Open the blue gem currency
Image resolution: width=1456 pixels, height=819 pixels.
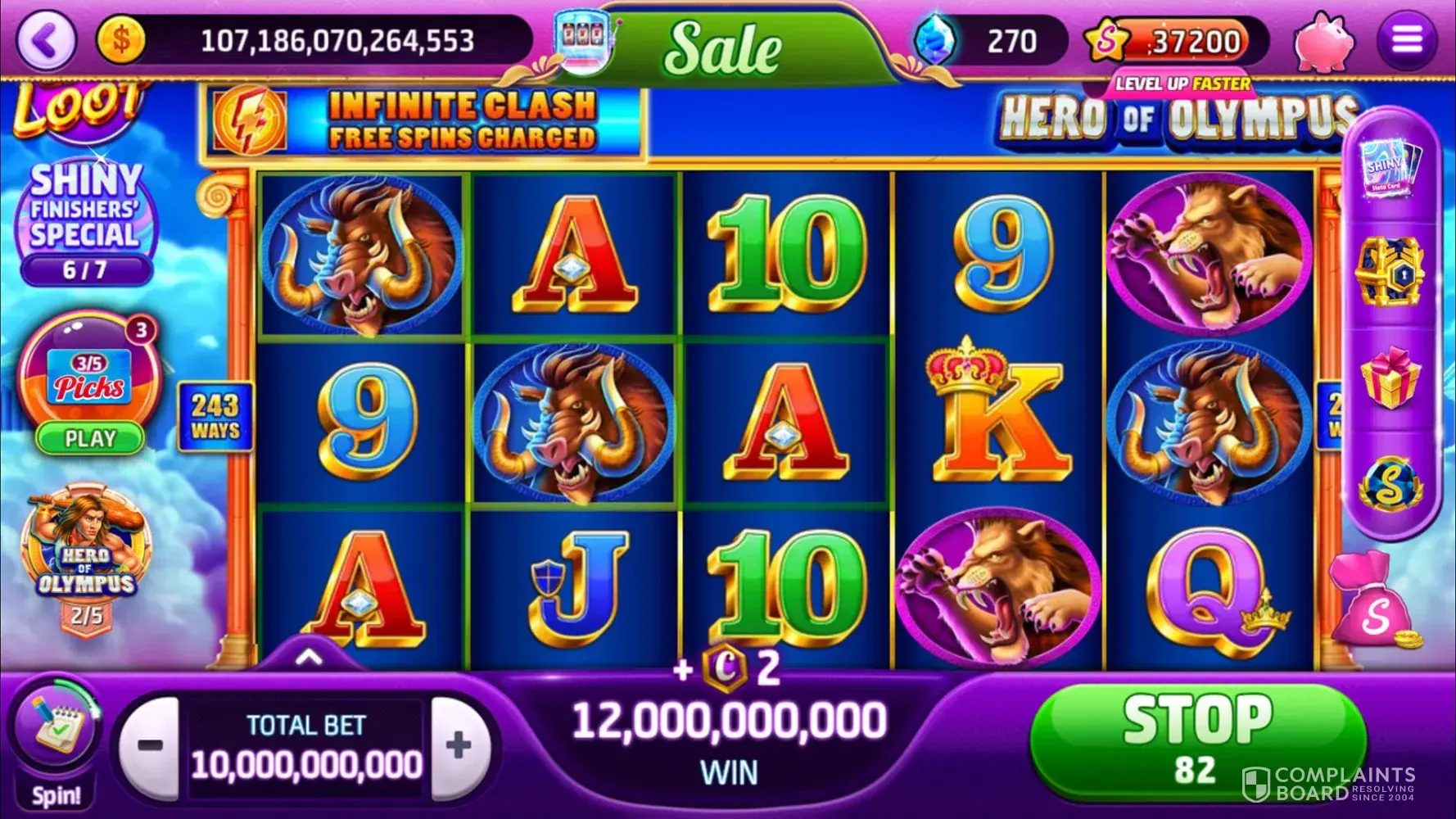tap(935, 40)
